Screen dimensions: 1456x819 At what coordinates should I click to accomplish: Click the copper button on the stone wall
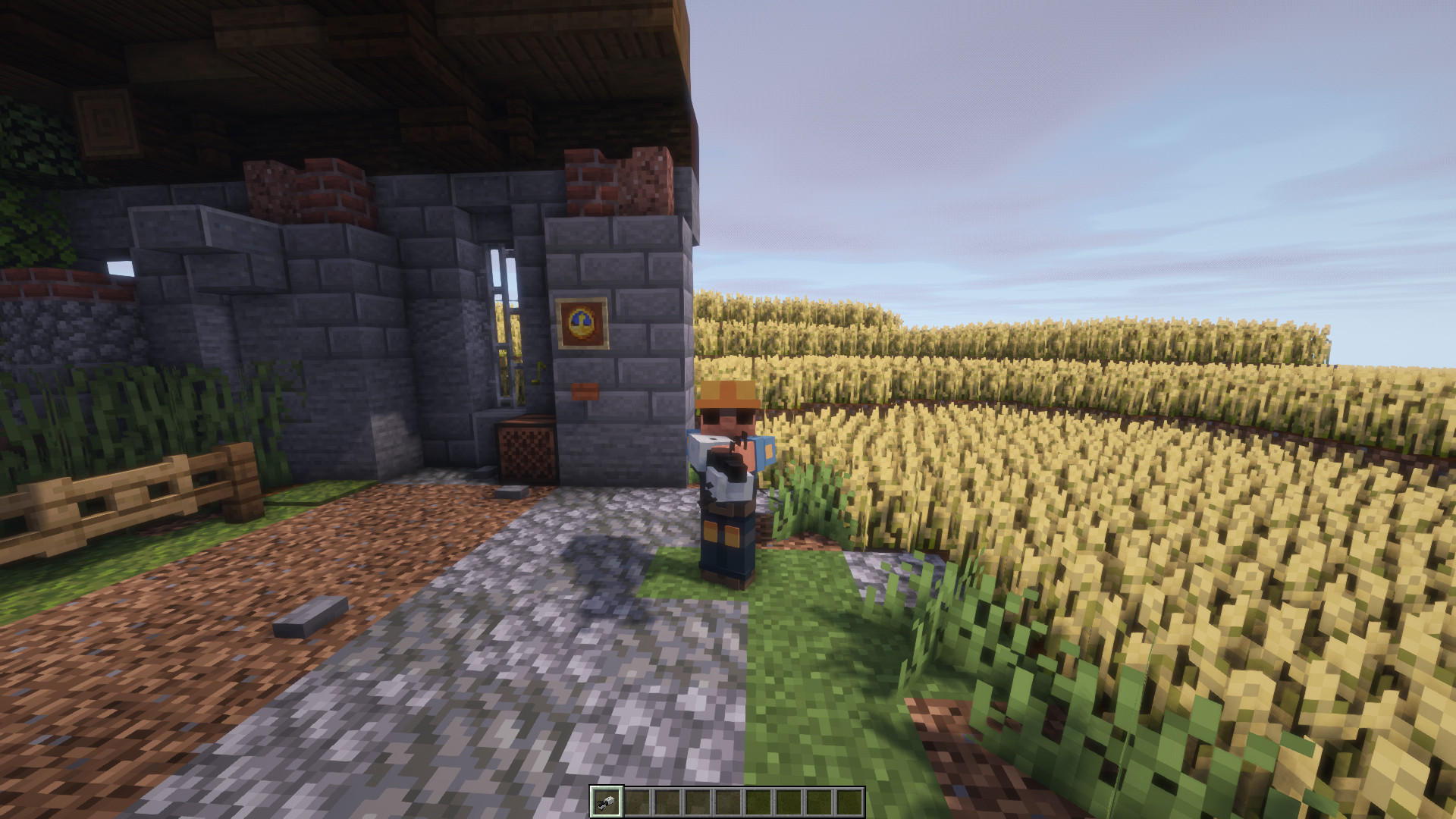584,391
